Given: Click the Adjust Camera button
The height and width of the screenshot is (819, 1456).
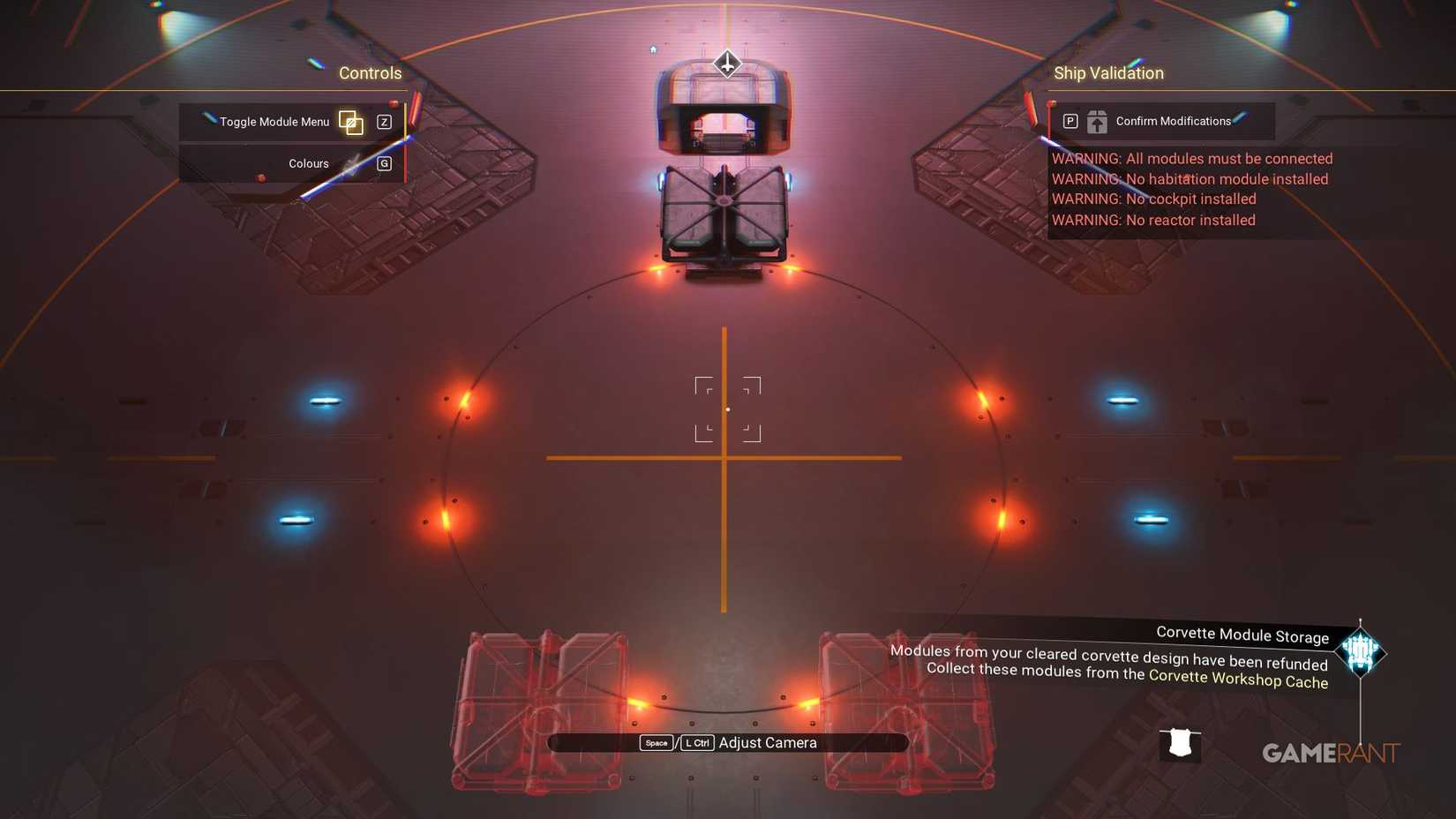Looking at the screenshot, I should coord(766,742).
